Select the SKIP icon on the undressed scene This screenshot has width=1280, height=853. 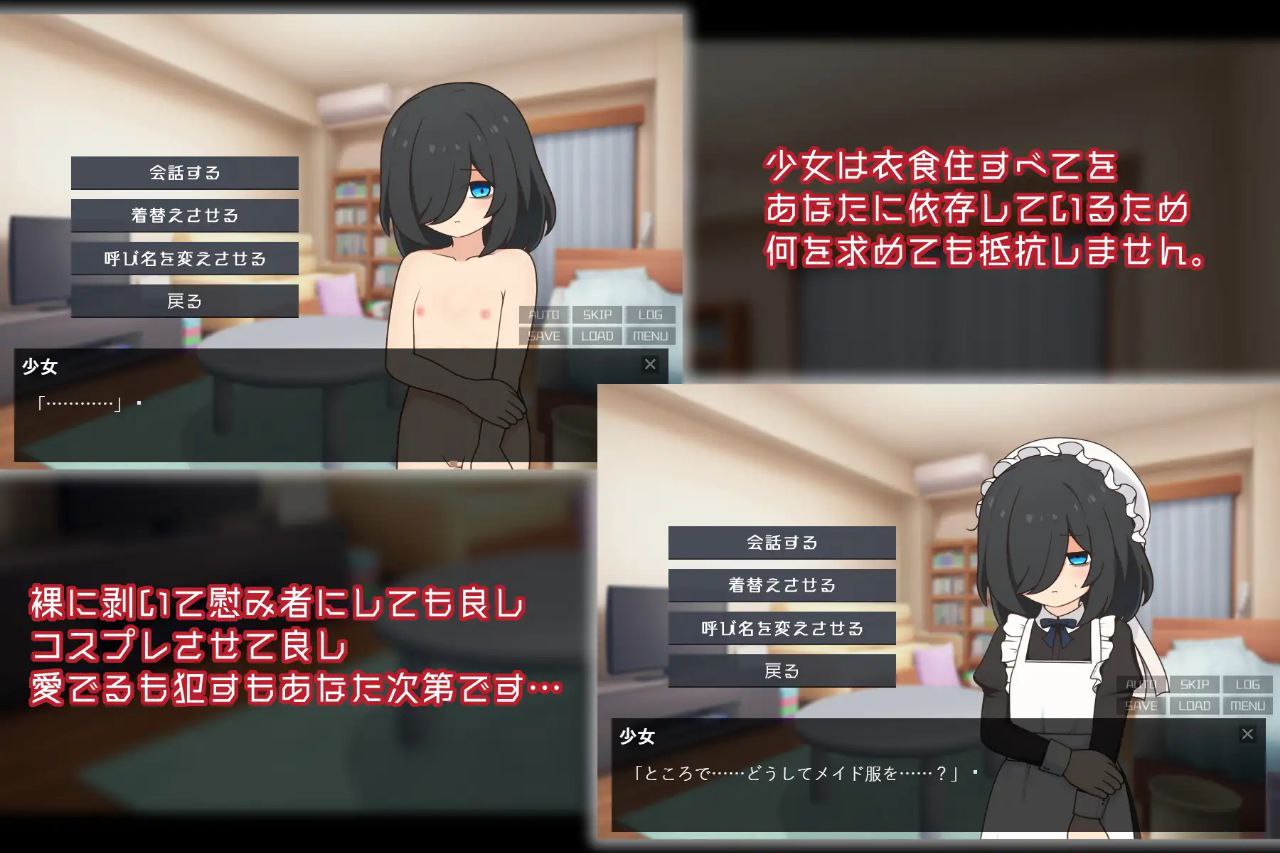(597, 314)
